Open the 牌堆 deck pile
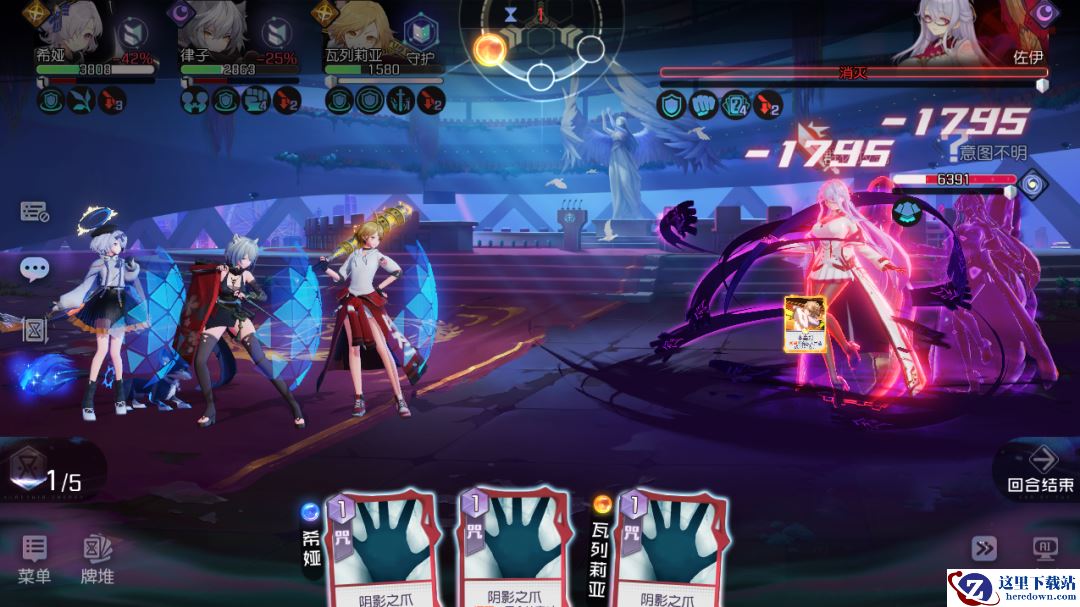The height and width of the screenshot is (607, 1080). click(97, 558)
